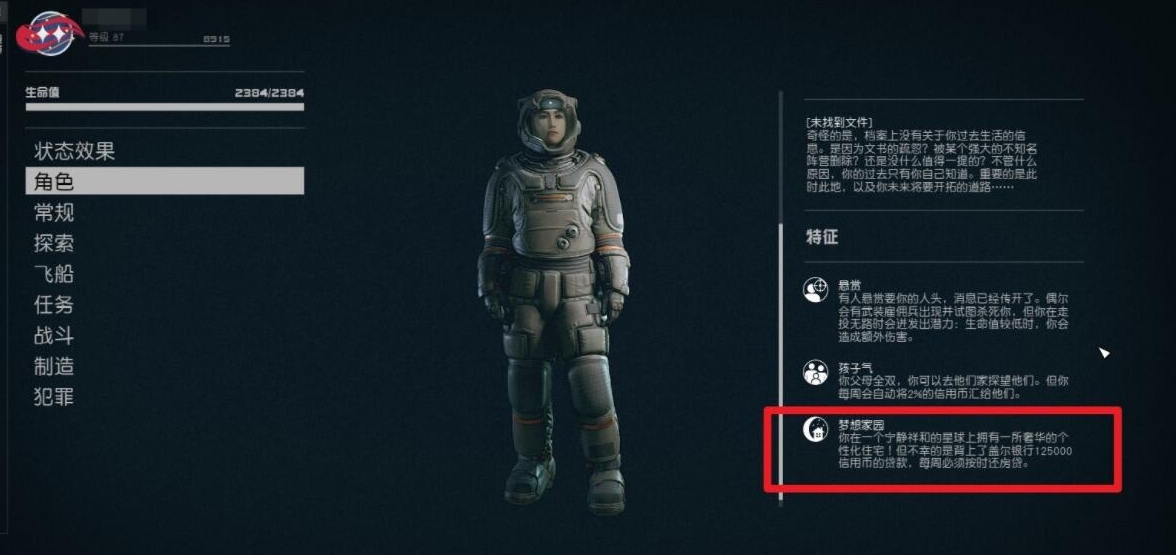This screenshot has width=1176, height=555.
Task: View the 战斗 combat statistics
Action: (x=54, y=336)
